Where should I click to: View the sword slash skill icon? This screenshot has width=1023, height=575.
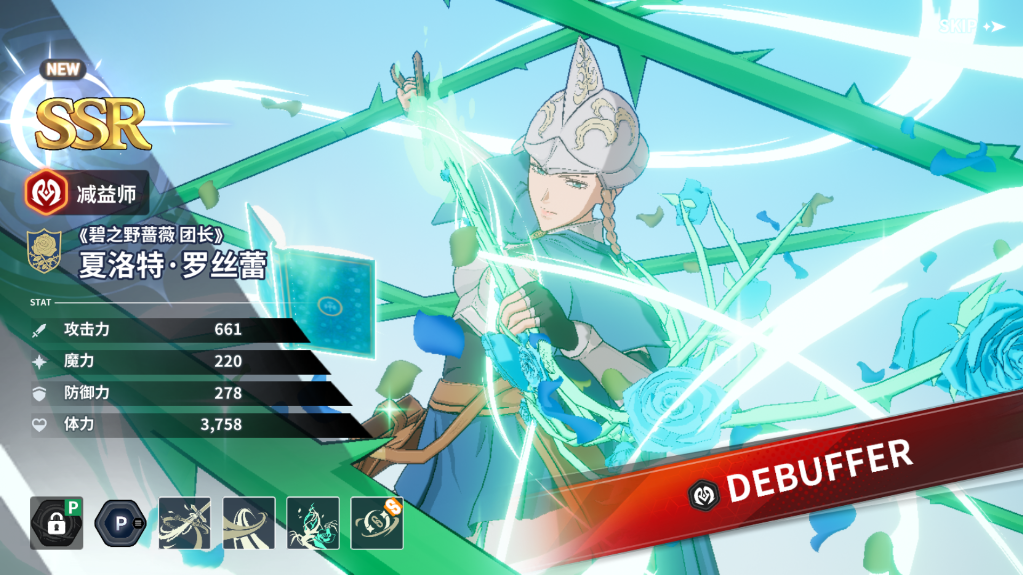tap(184, 523)
